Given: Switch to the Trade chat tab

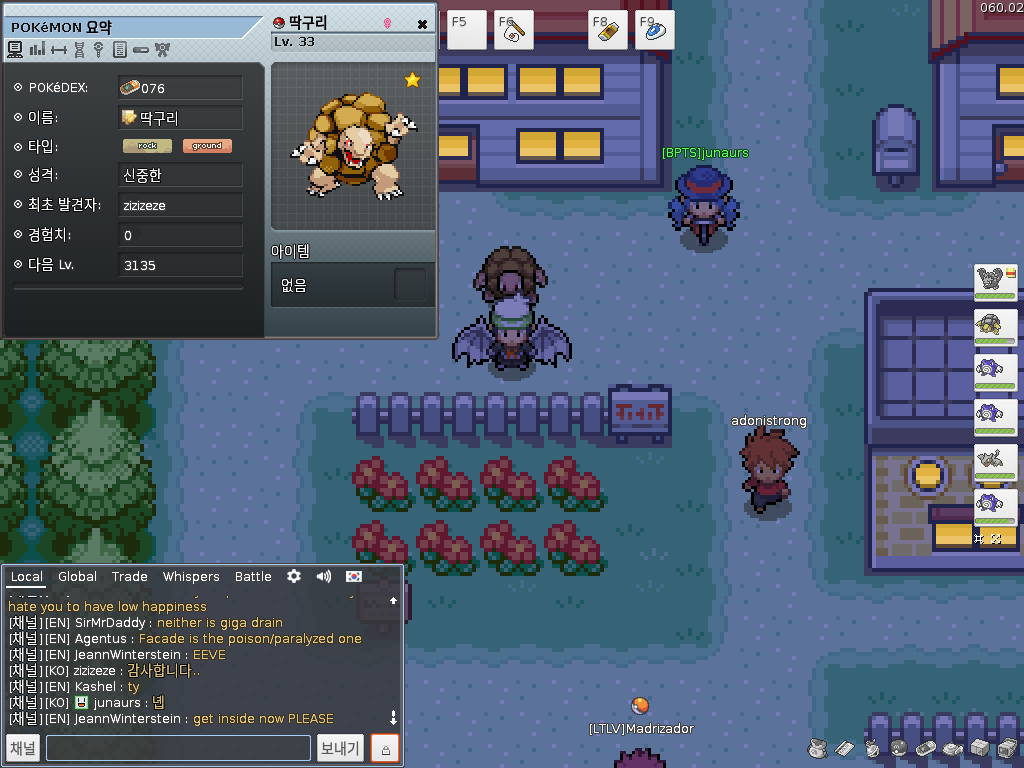Looking at the screenshot, I should pos(129,577).
